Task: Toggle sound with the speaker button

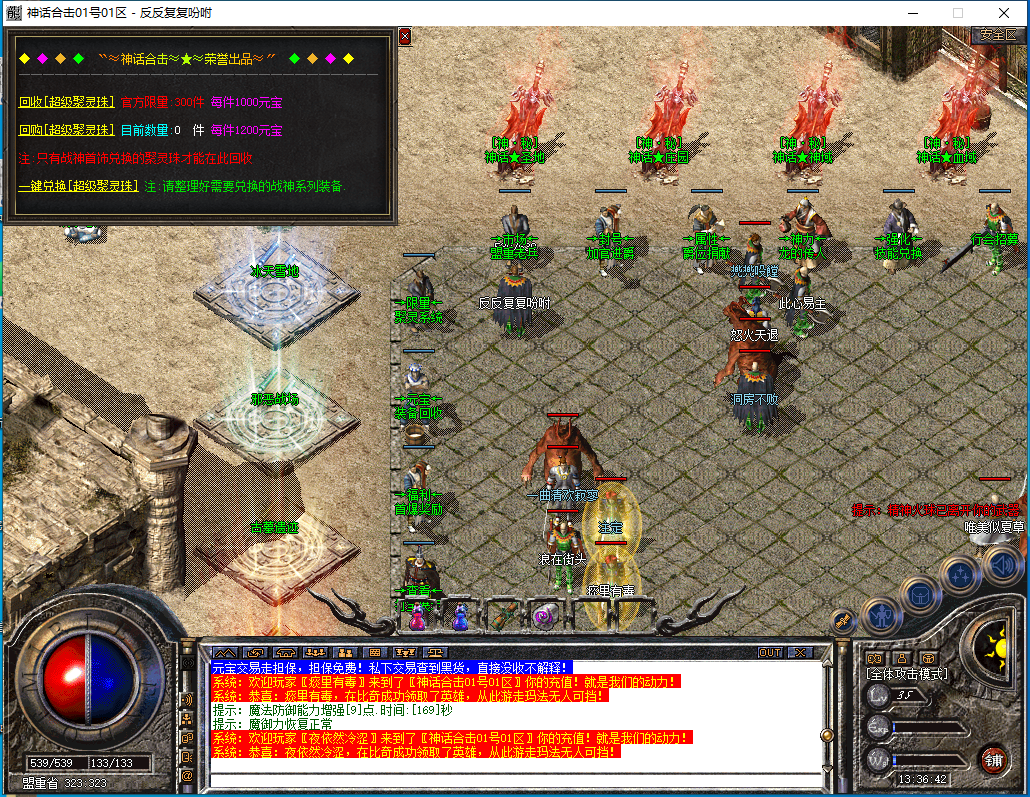Action: click(x=1001, y=566)
